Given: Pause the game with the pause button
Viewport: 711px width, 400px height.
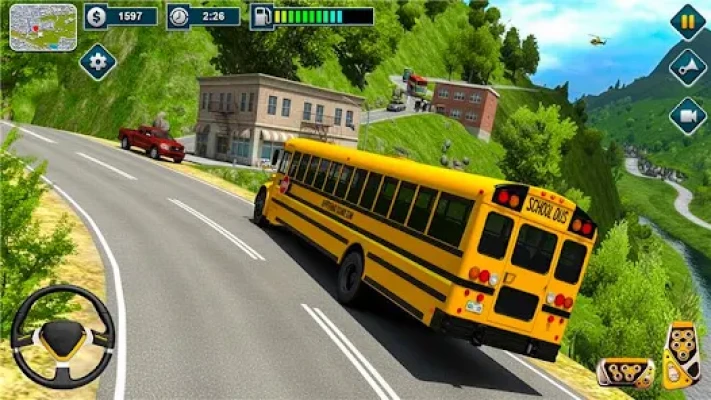Looking at the screenshot, I should coord(687,22).
